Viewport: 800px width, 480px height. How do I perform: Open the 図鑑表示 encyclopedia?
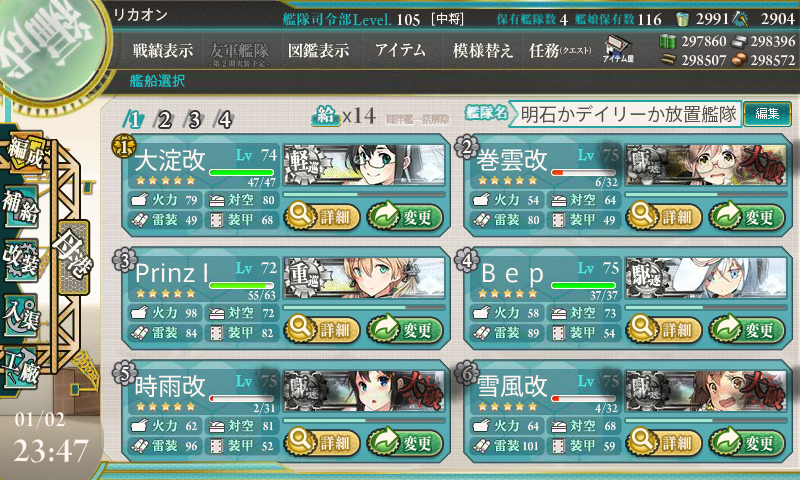click(x=317, y=50)
